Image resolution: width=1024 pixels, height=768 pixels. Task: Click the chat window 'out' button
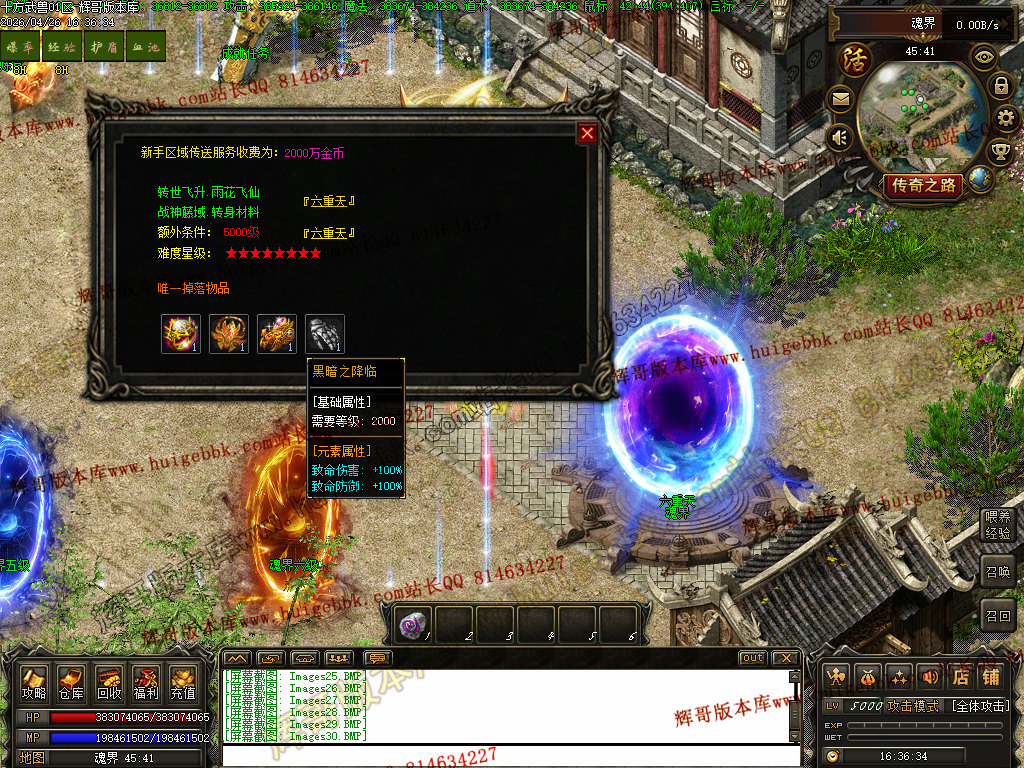pyautogui.click(x=752, y=658)
